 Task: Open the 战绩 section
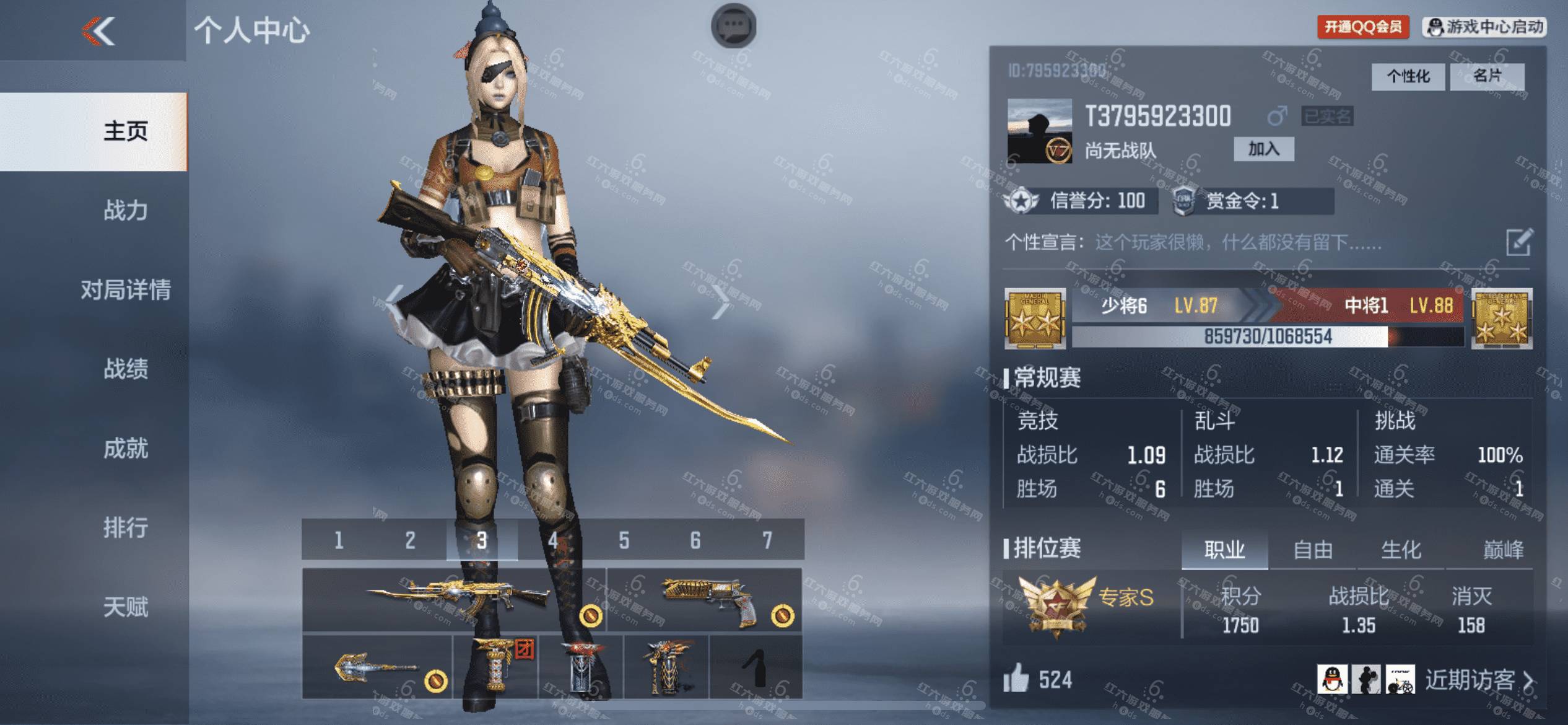[x=126, y=369]
